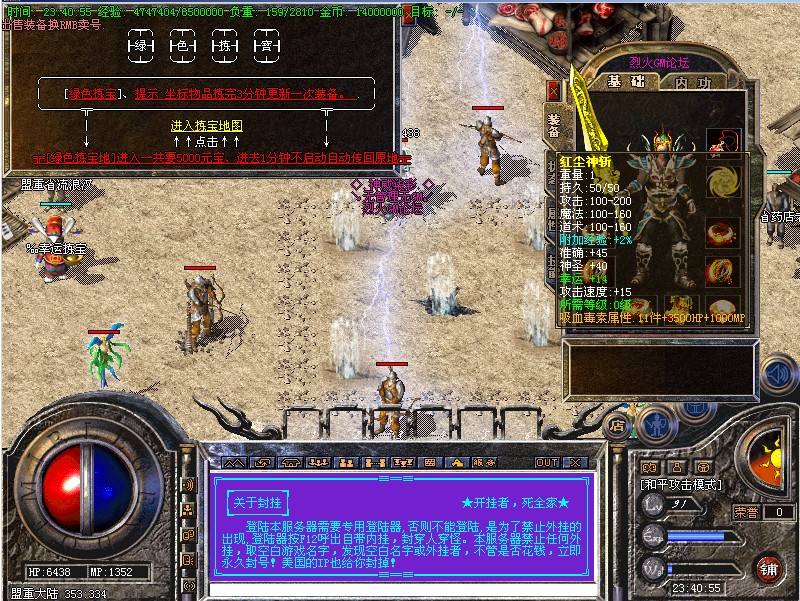Close the chat panel with X button
Screen dimensions: 800x601
(x=575, y=463)
